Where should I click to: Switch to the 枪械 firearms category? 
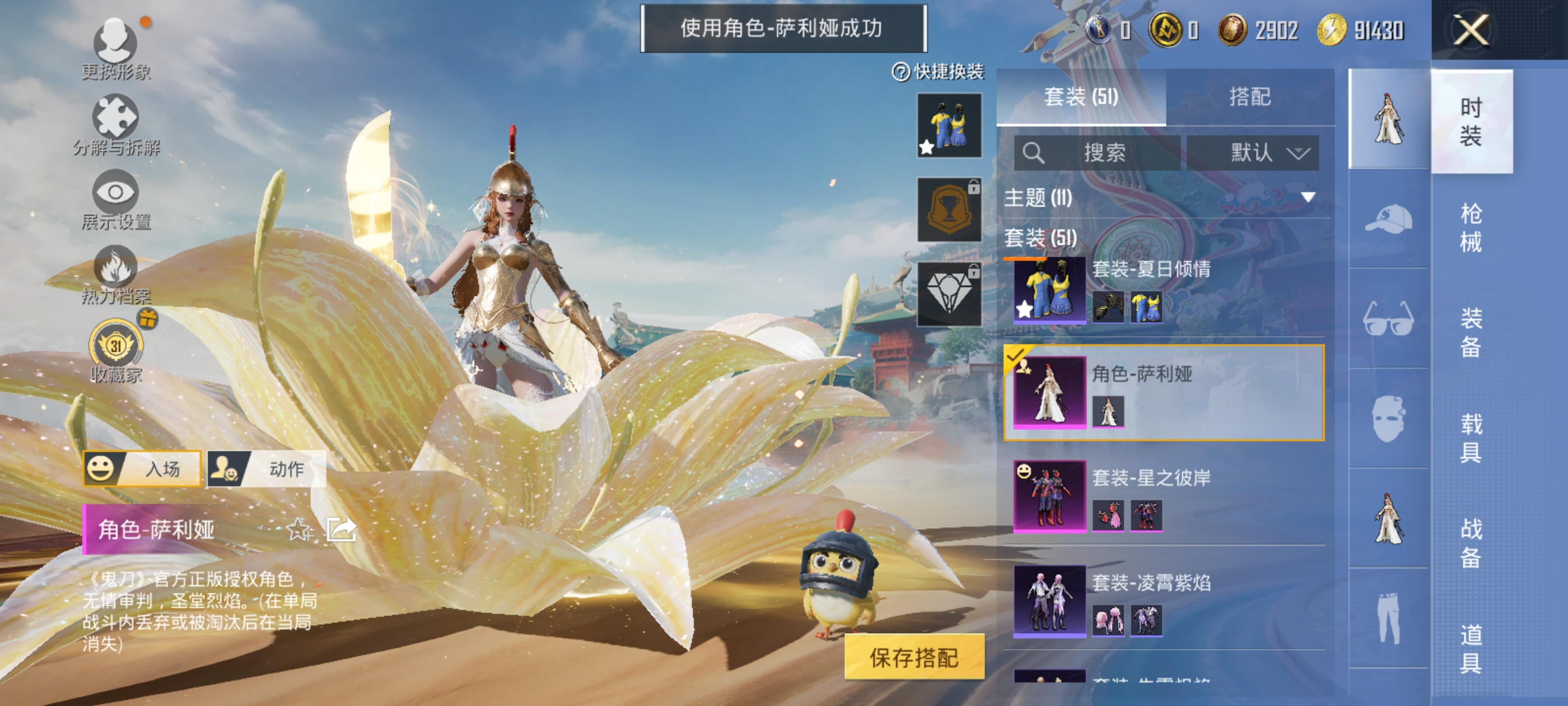1471,228
